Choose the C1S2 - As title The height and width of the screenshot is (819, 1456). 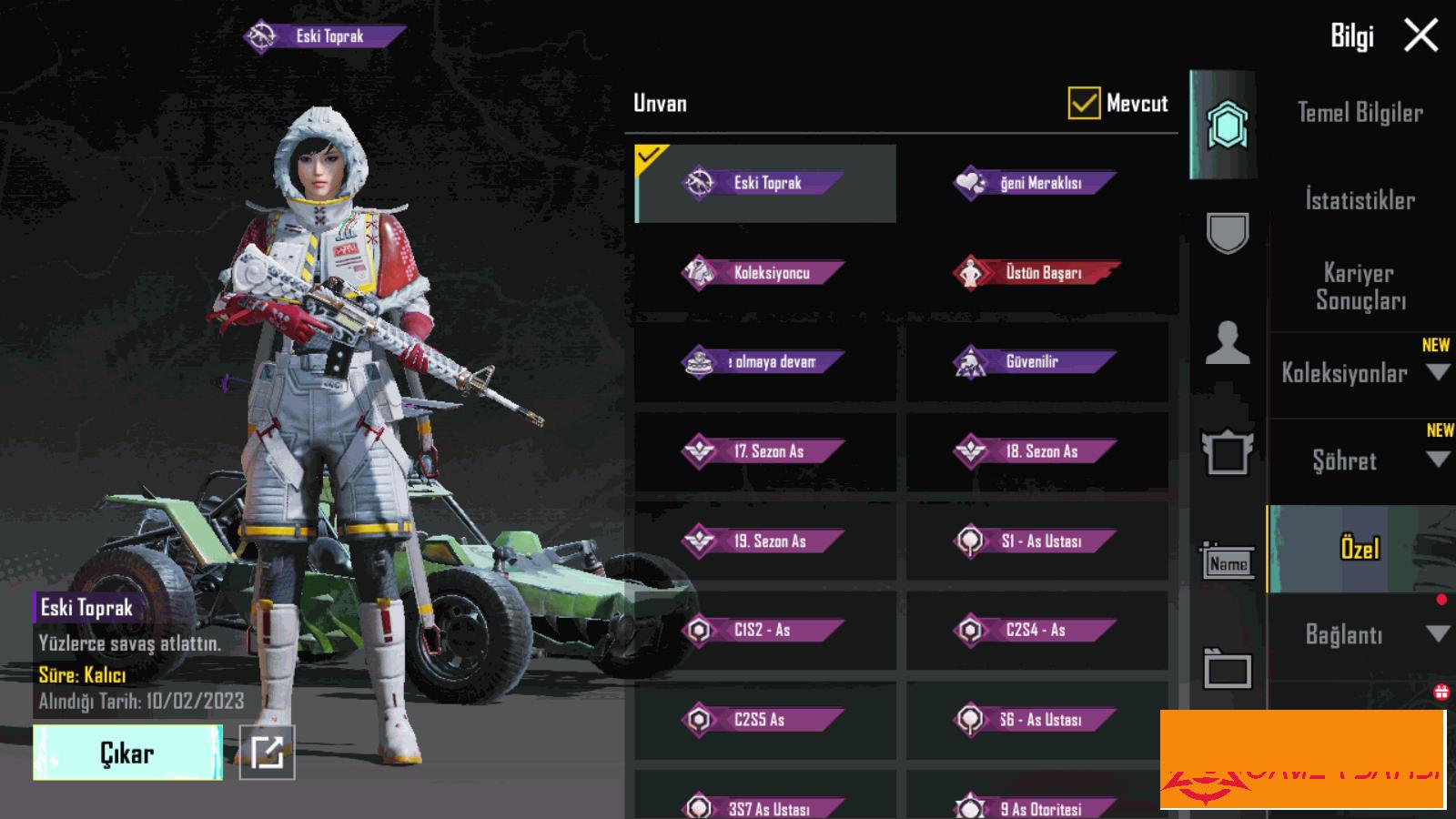tap(765, 630)
